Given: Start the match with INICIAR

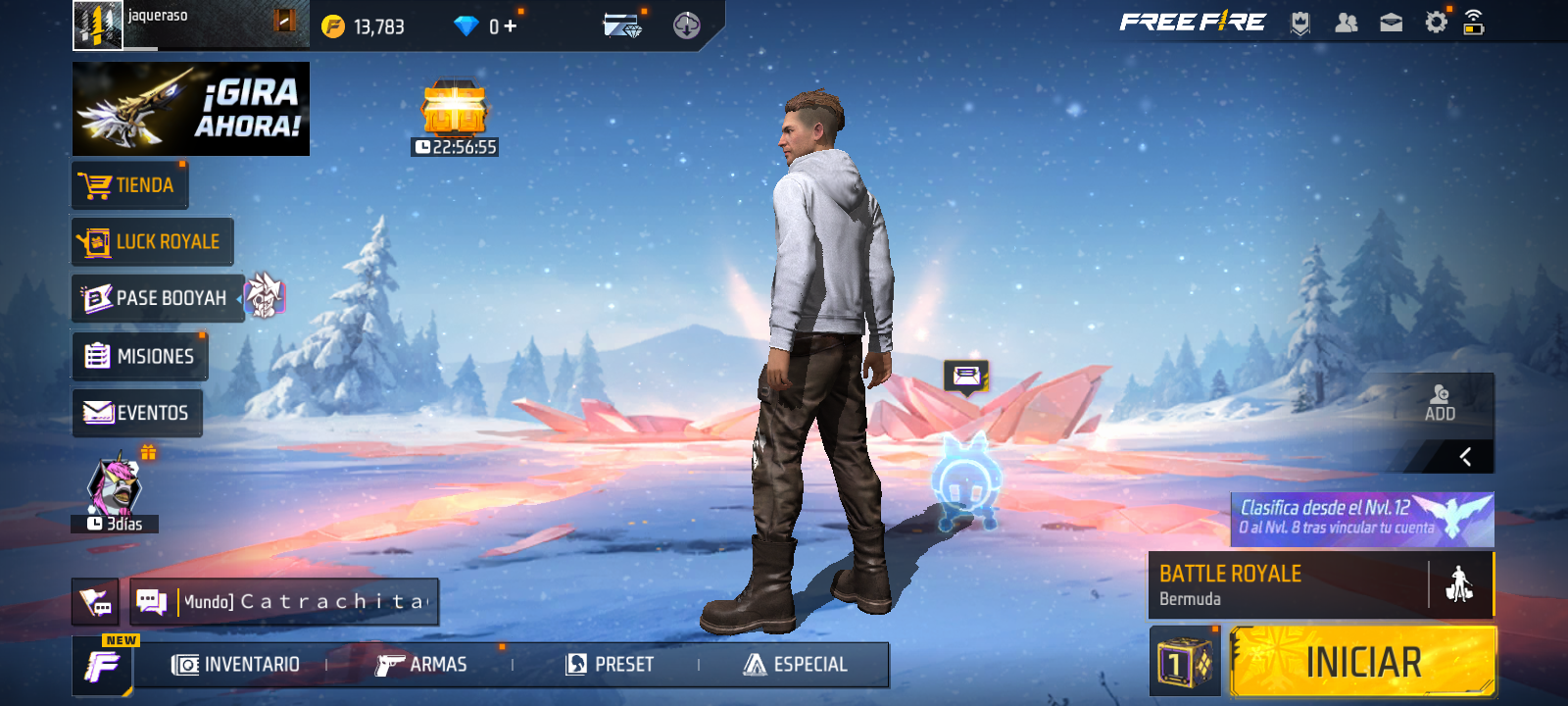Looking at the screenshot, I should (1362, 663).
